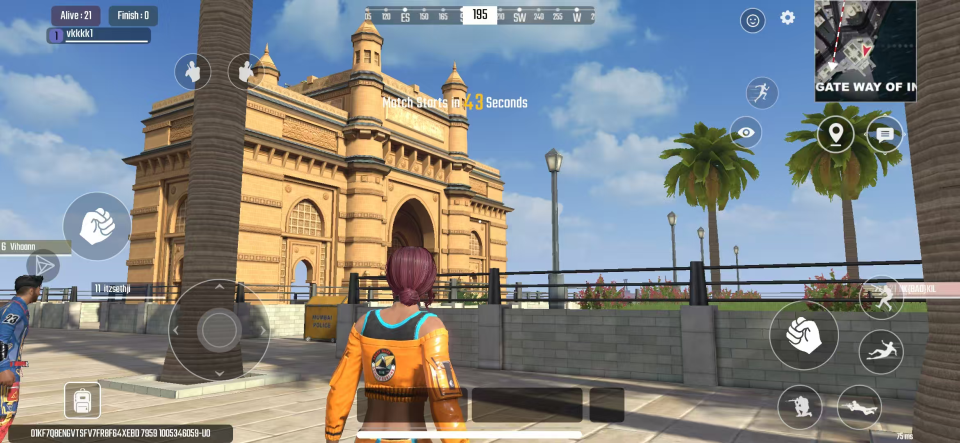Screen dimensions: 960x443
Task: Punch with the fist button above the joystick
Action: 97,226
